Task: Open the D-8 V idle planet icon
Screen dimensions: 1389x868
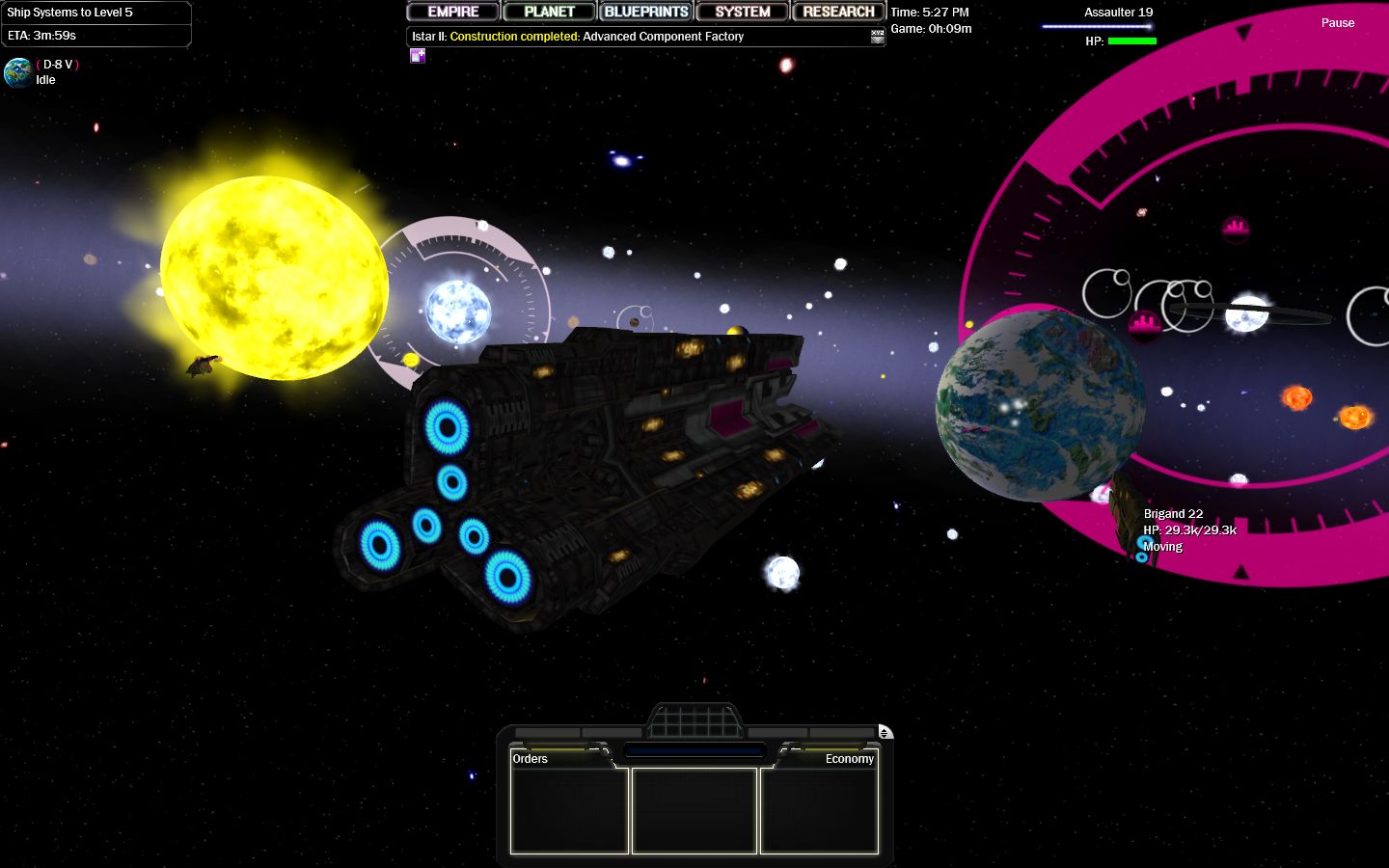Action: tap(17, 73)
